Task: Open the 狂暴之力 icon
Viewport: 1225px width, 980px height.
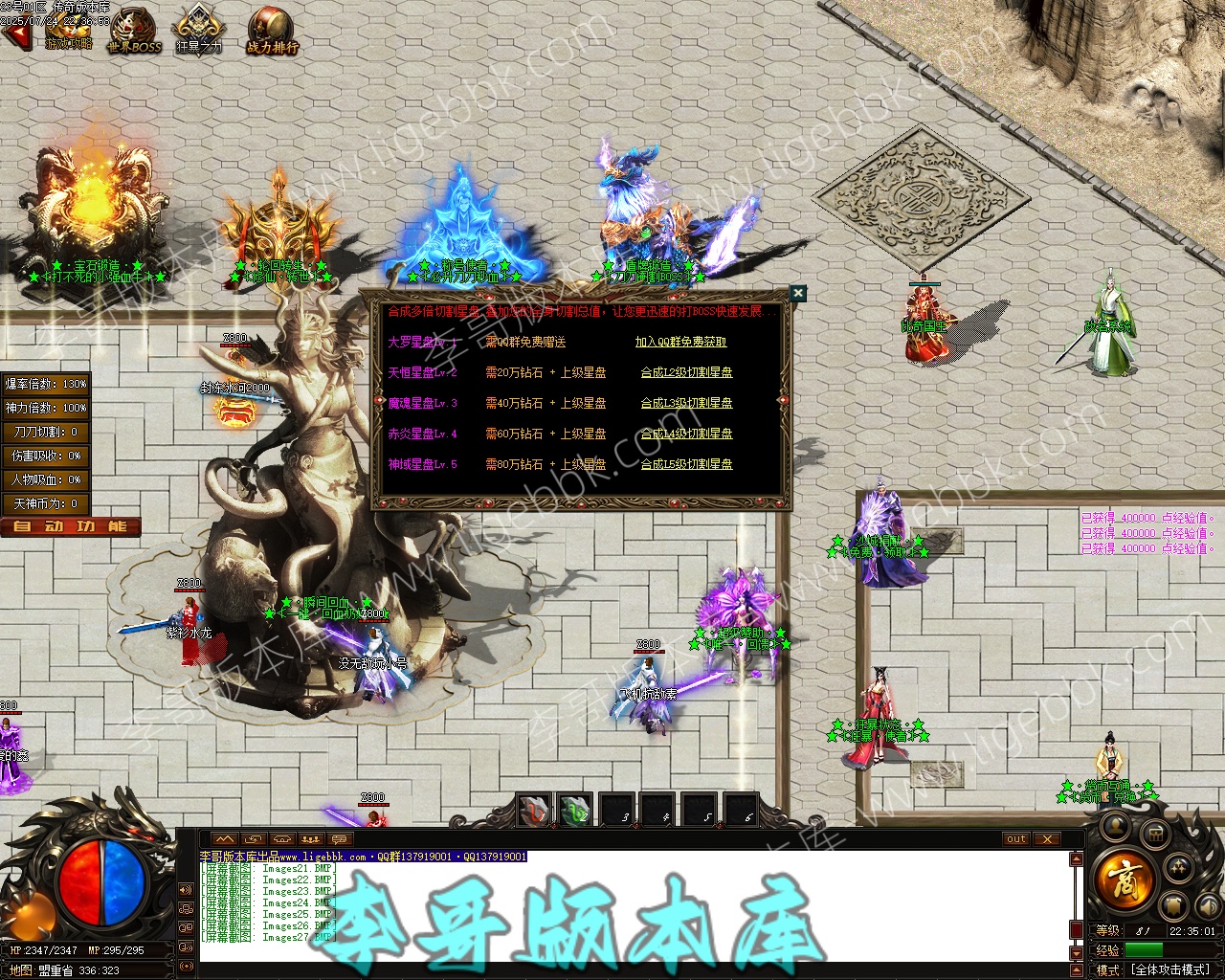Action: click(x=198, y=31)
